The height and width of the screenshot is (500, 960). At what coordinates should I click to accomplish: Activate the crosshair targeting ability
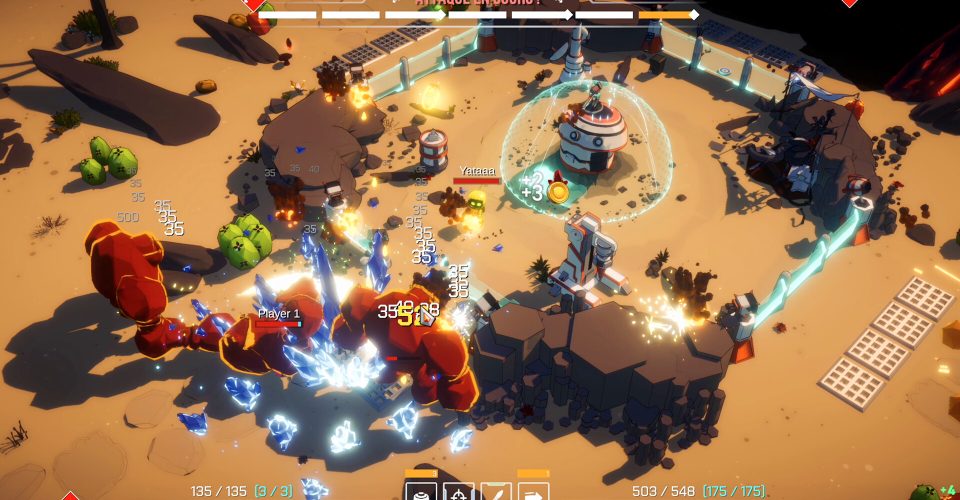(459, 491)
